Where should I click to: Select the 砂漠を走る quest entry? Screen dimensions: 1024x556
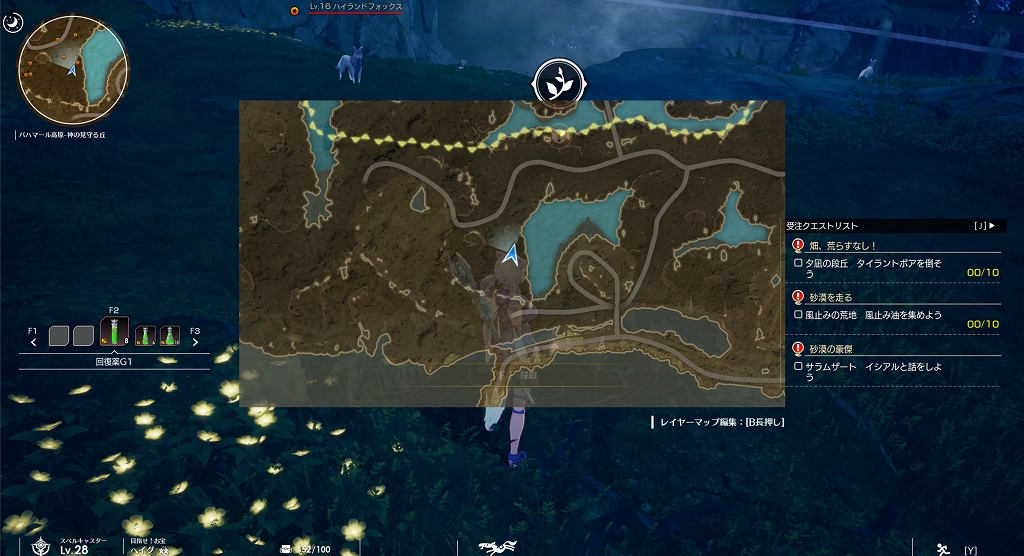pyautogui.click(x=831, y=297)
